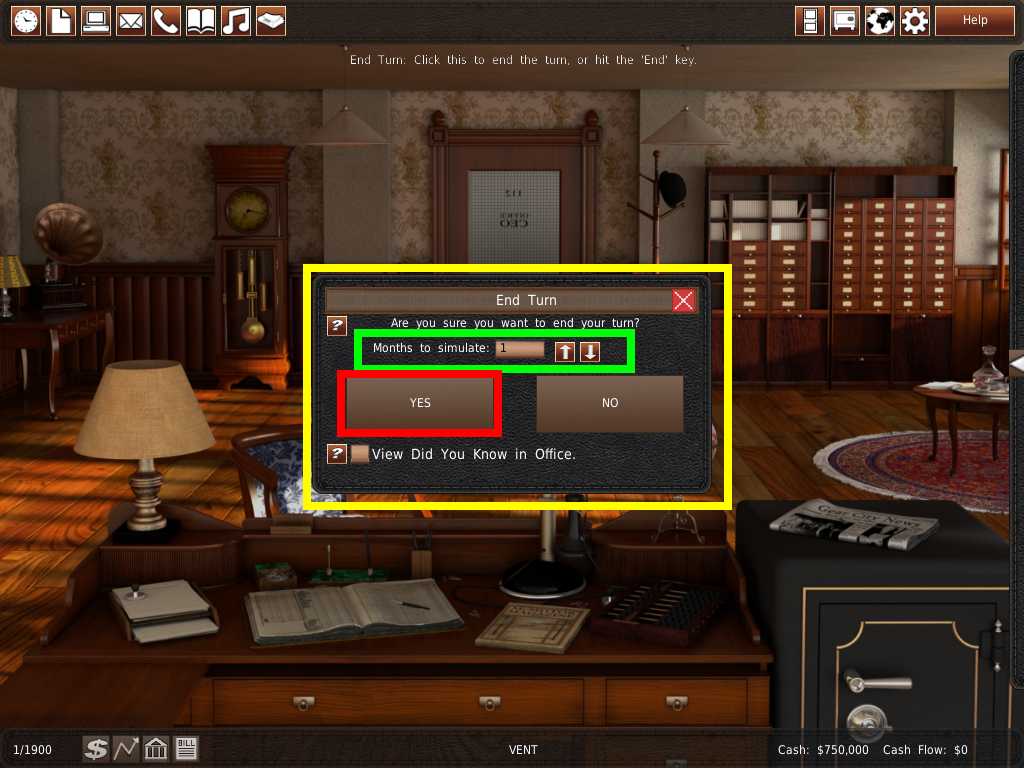Select the months to simulate input field
This screenshot has width=1024, height=768.
coord(520,349)
